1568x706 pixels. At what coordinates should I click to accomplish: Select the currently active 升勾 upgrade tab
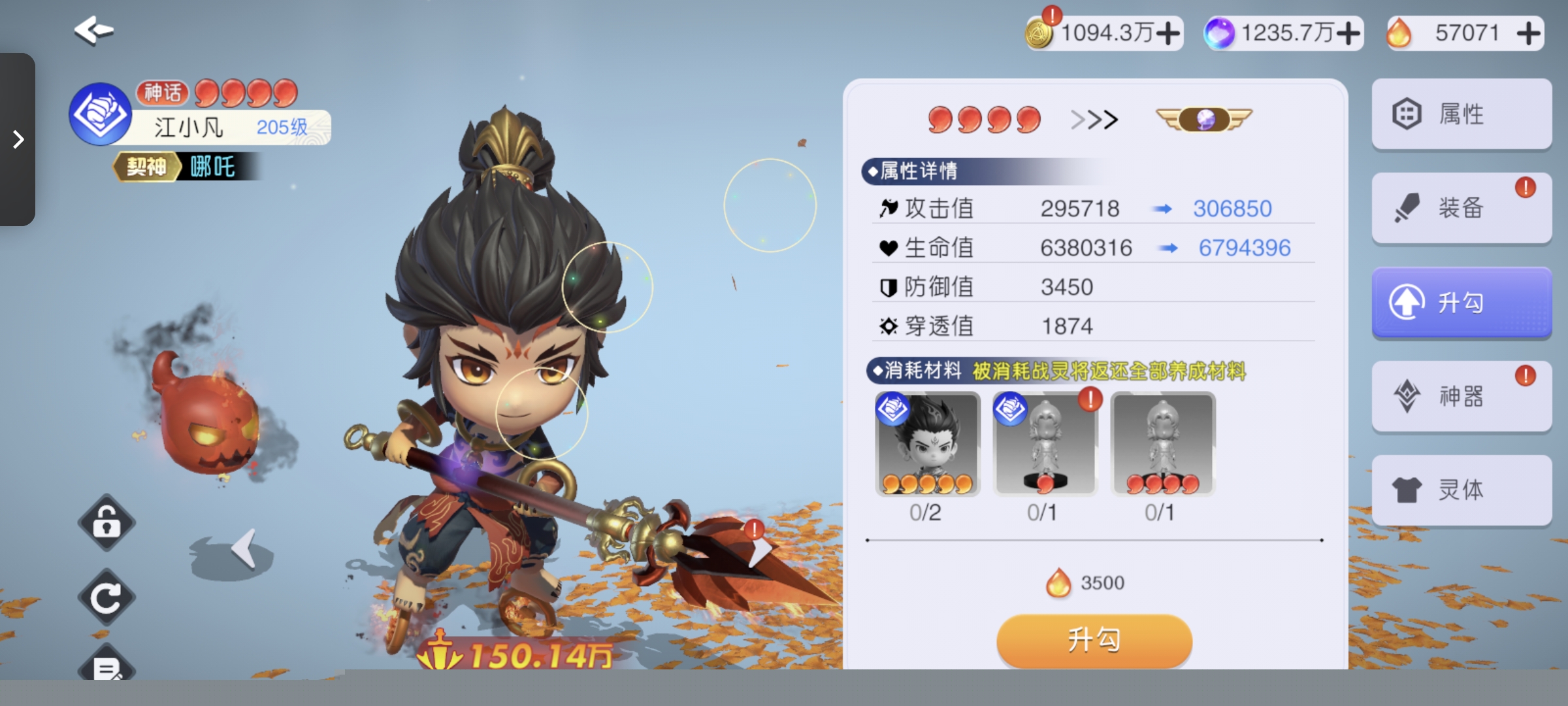[1462, 301]
